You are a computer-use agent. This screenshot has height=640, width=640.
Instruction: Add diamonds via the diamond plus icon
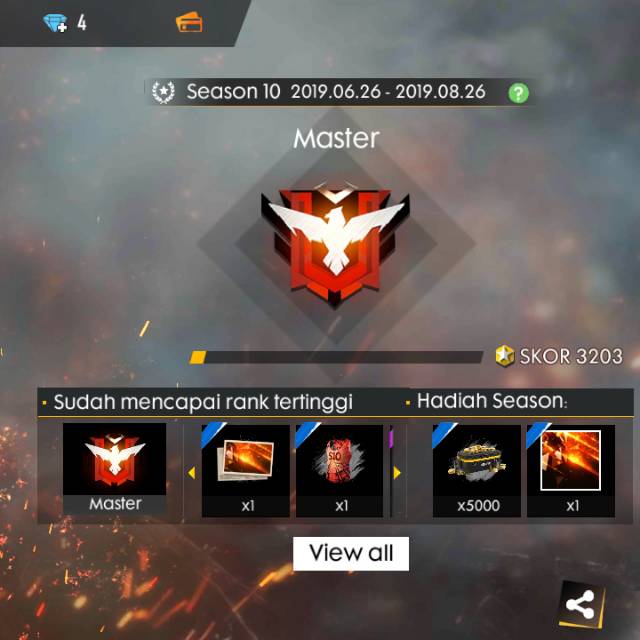click(x=55, y=22)
